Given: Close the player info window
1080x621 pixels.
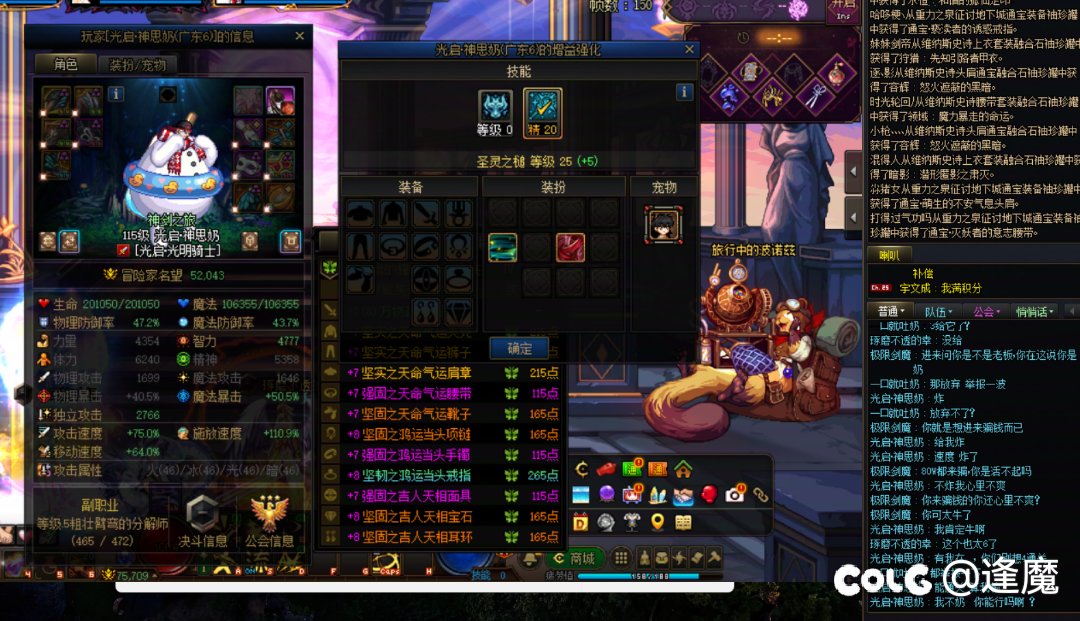Looking at the screenshot, I should pyautogui.click(x=299, y=36).
